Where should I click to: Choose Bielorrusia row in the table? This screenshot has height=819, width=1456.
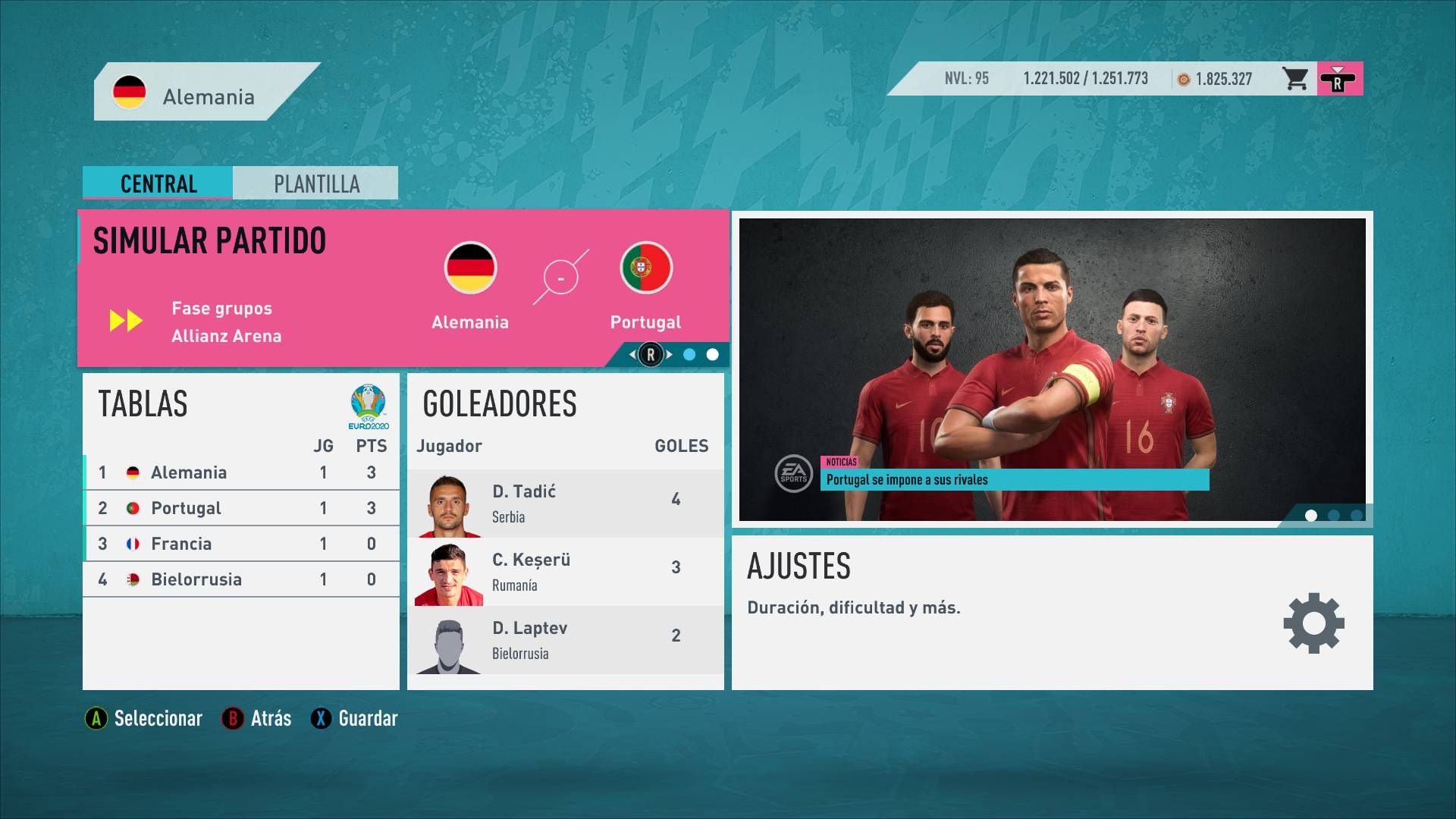pos(241,579)
